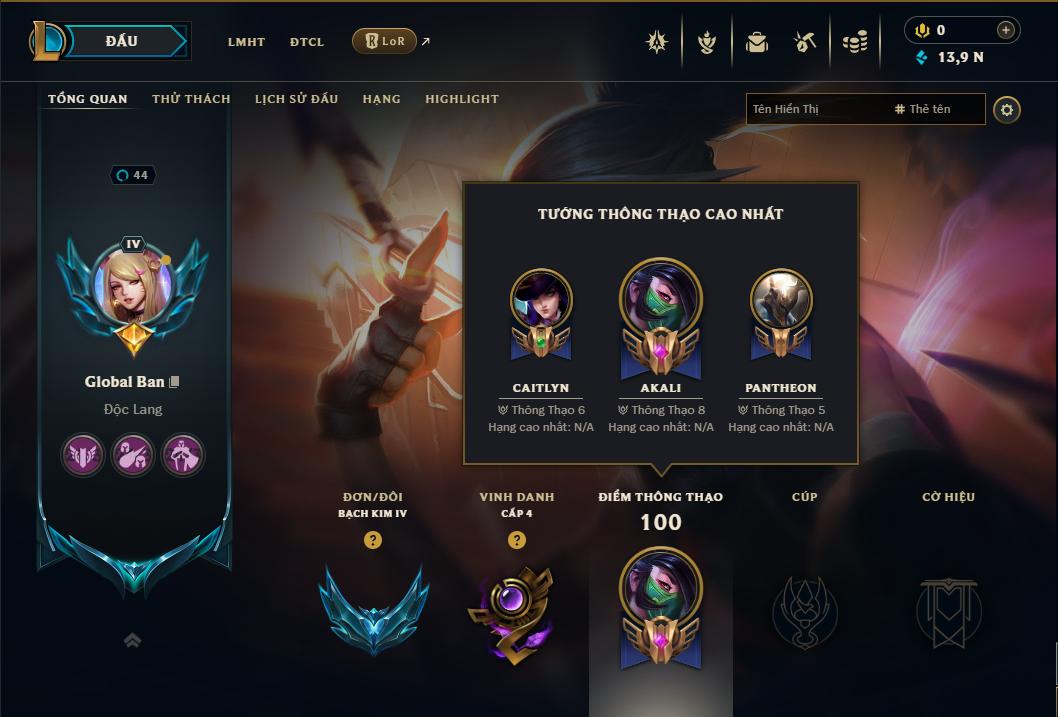Open the LMHT home section
This screenshot has width=1058, height=717.
click(x=246, y=42)
